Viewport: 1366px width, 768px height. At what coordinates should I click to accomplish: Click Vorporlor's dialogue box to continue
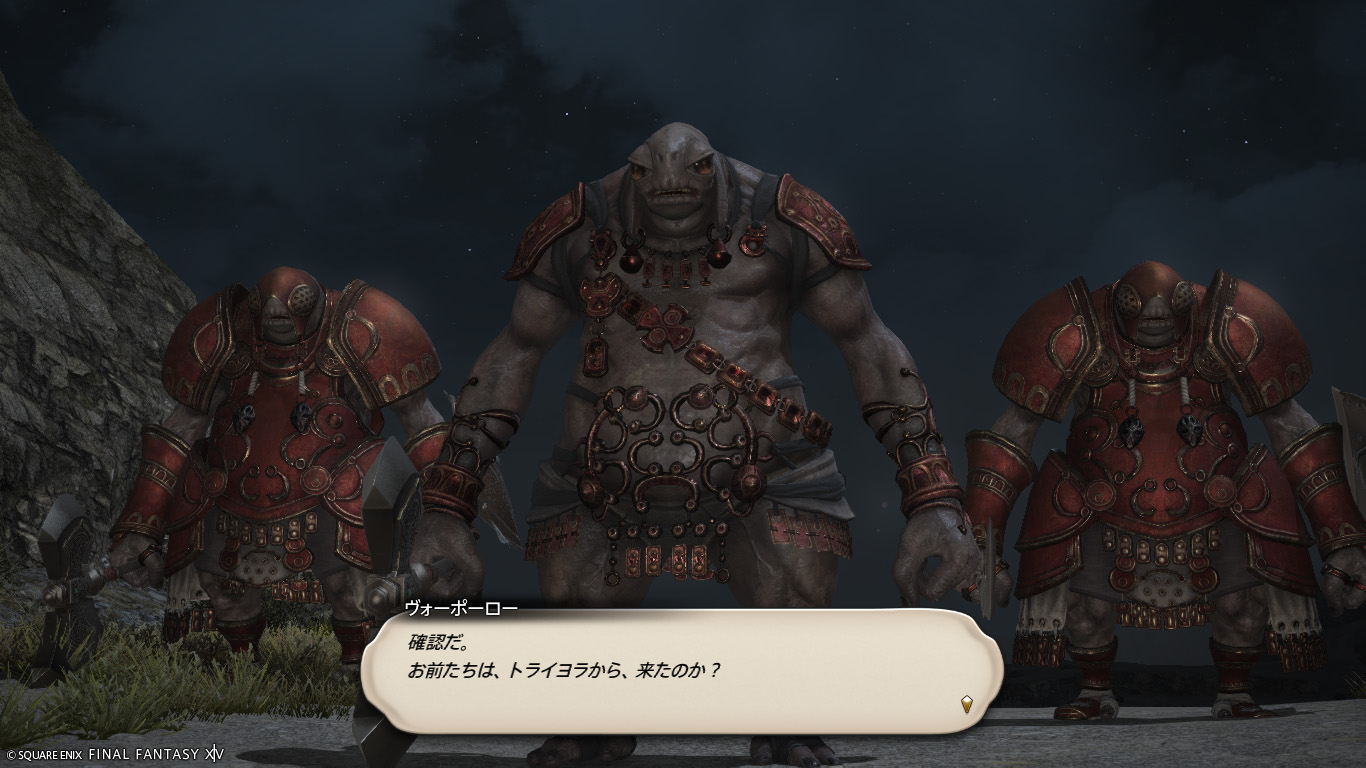(680, 670)
